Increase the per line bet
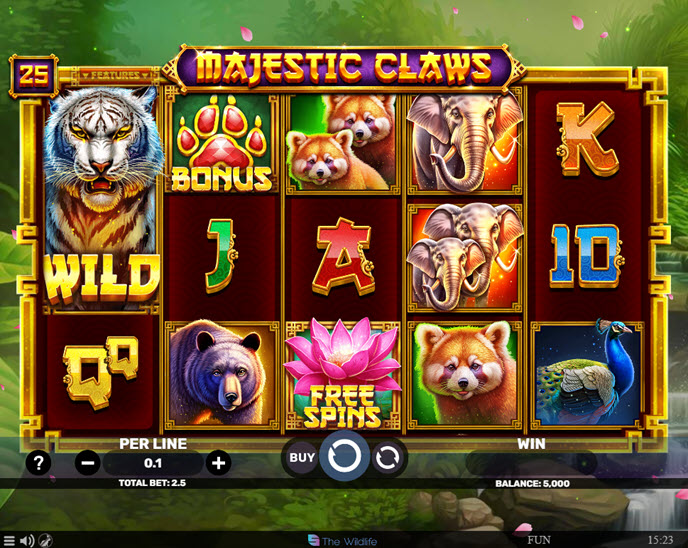Screen dimensions: 688x548 218,463
